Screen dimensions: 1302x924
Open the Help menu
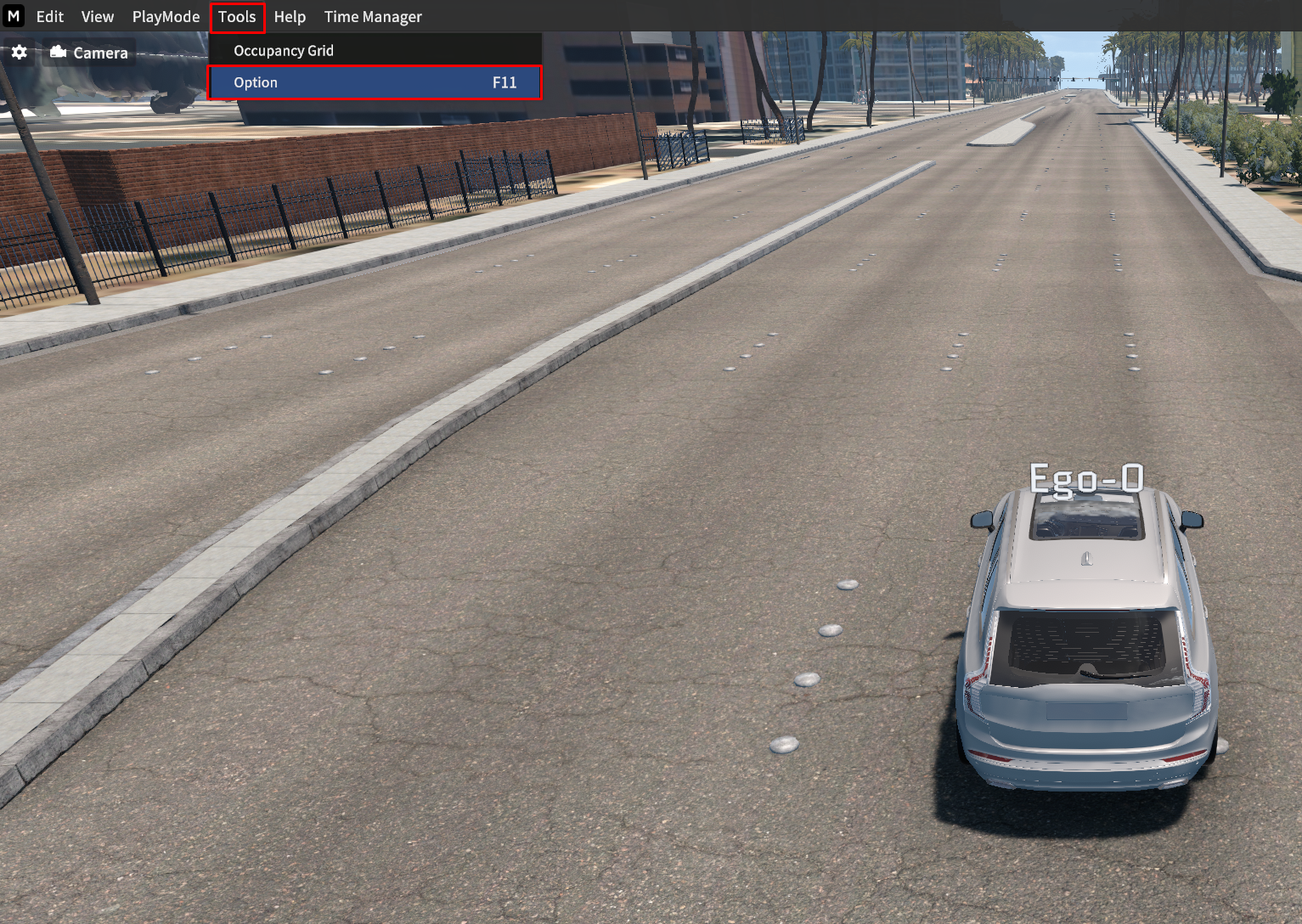[290, 17]
